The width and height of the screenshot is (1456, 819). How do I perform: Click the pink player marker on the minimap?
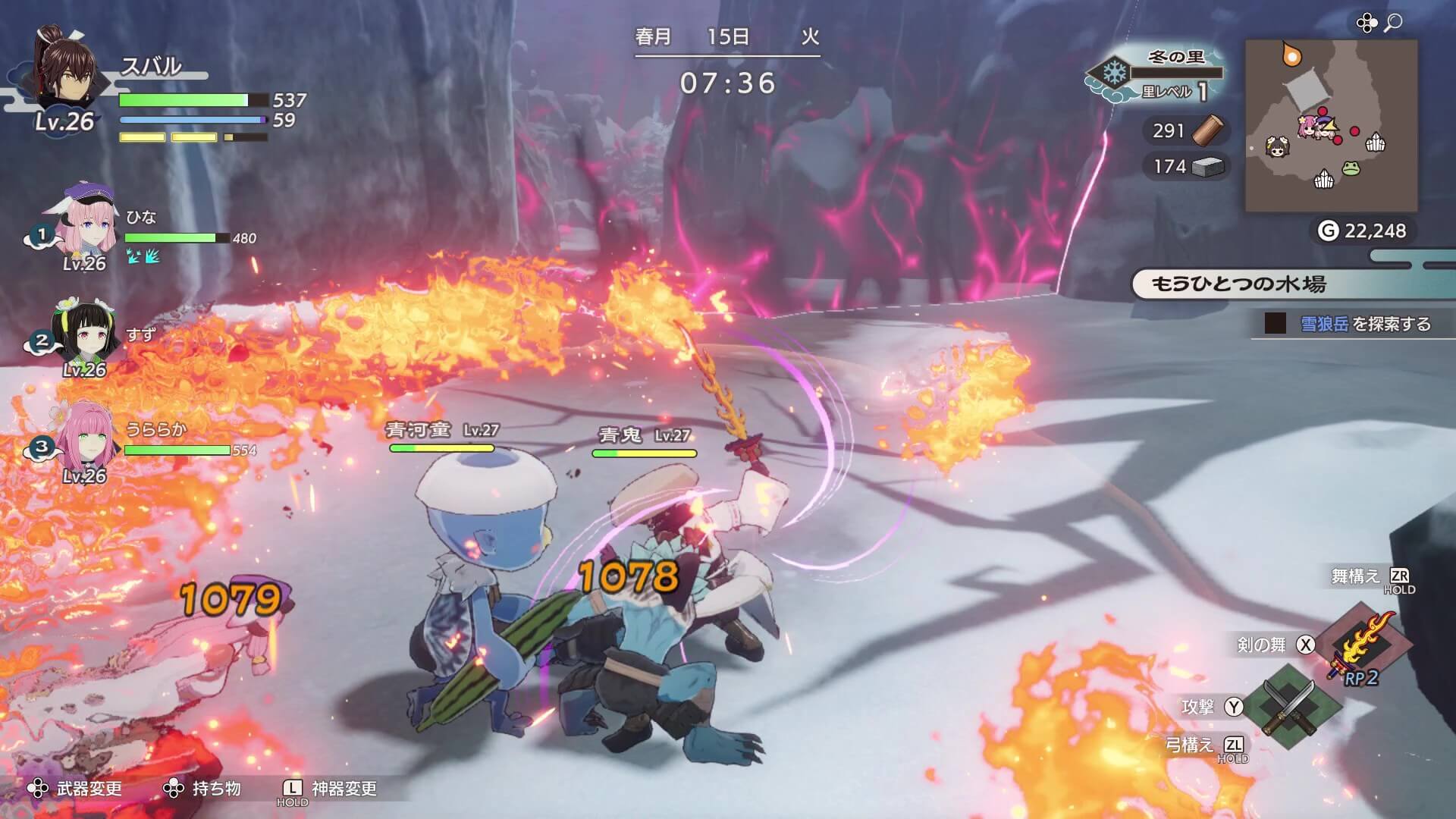pyautogui.click(x=1309, y=127)
